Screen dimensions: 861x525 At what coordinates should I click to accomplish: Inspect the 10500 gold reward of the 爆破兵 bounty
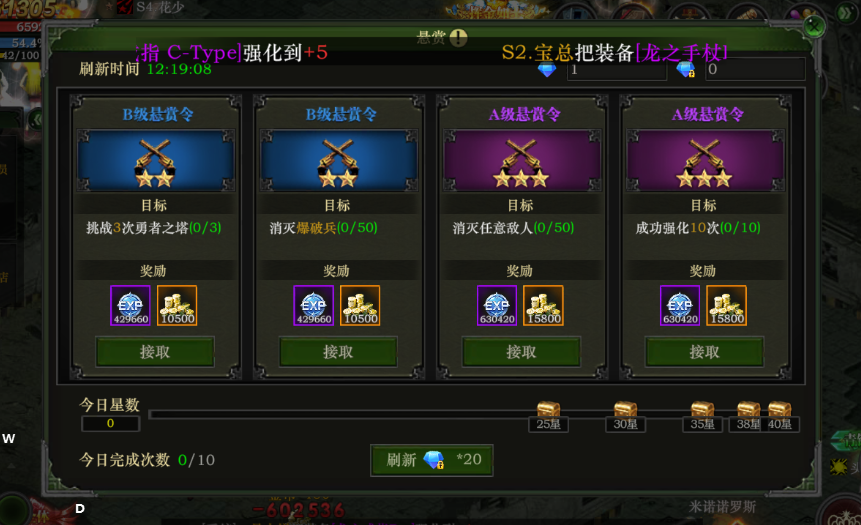[x=360, y=306]
